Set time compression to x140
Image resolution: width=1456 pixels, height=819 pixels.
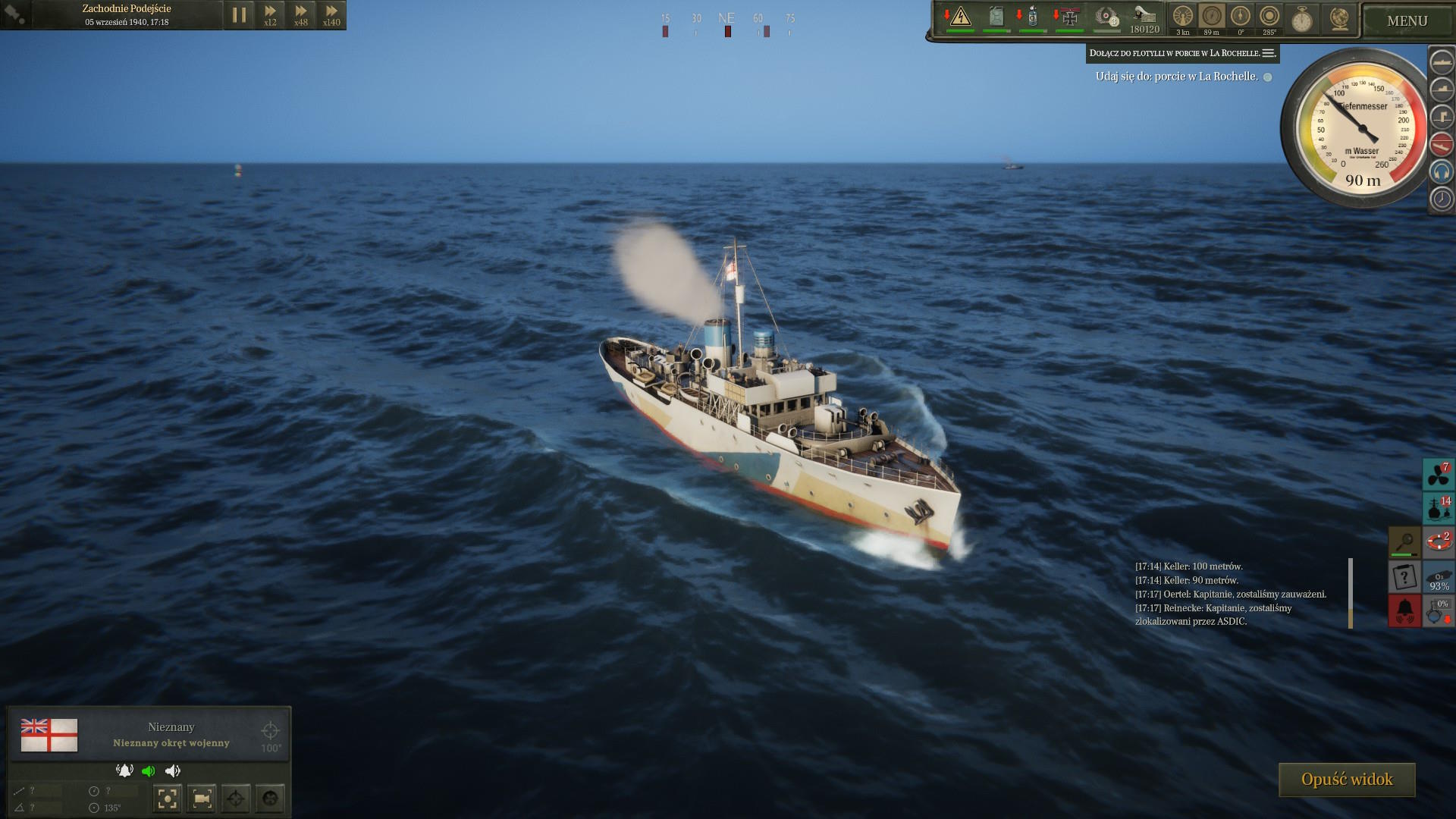(331, 14)
